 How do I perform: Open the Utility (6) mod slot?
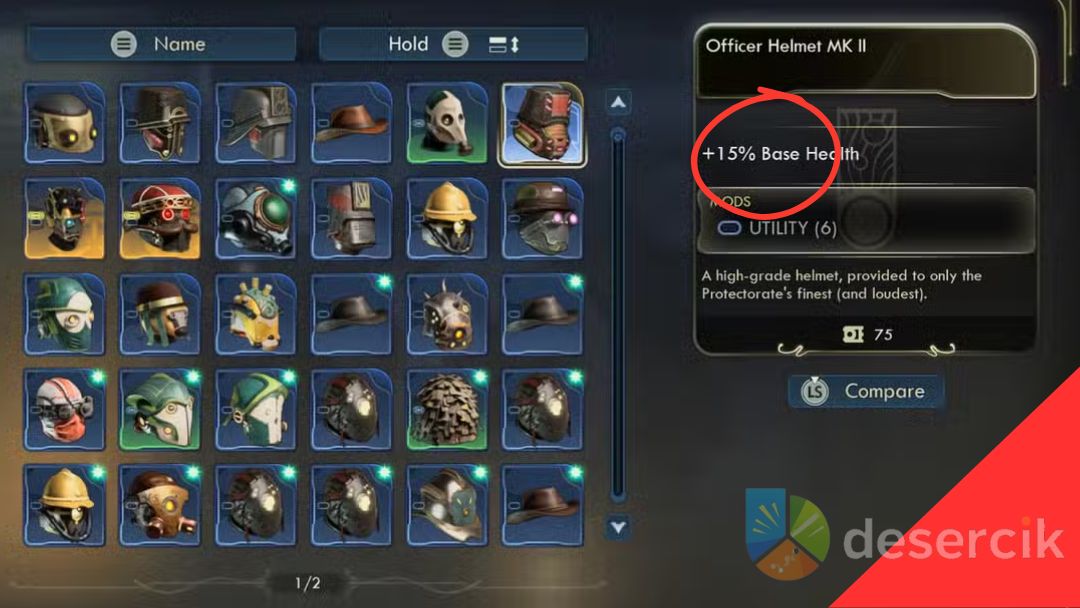(778, 228)
